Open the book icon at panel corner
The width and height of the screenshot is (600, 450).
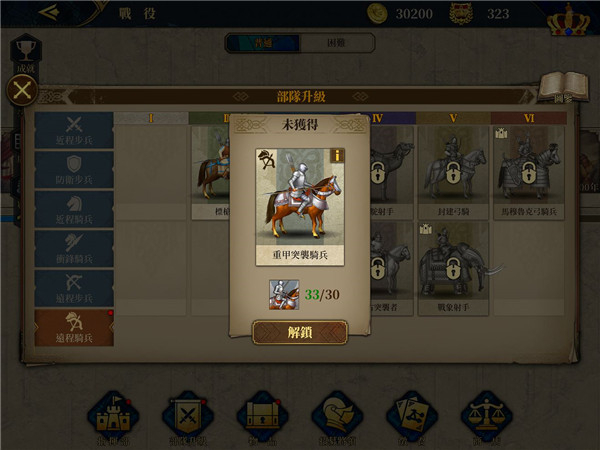561,88
